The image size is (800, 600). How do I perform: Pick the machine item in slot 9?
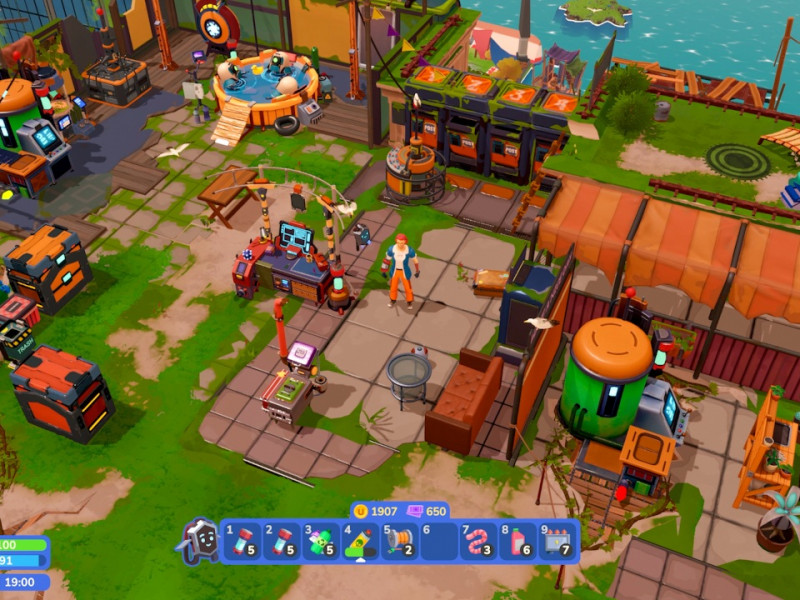557,541
